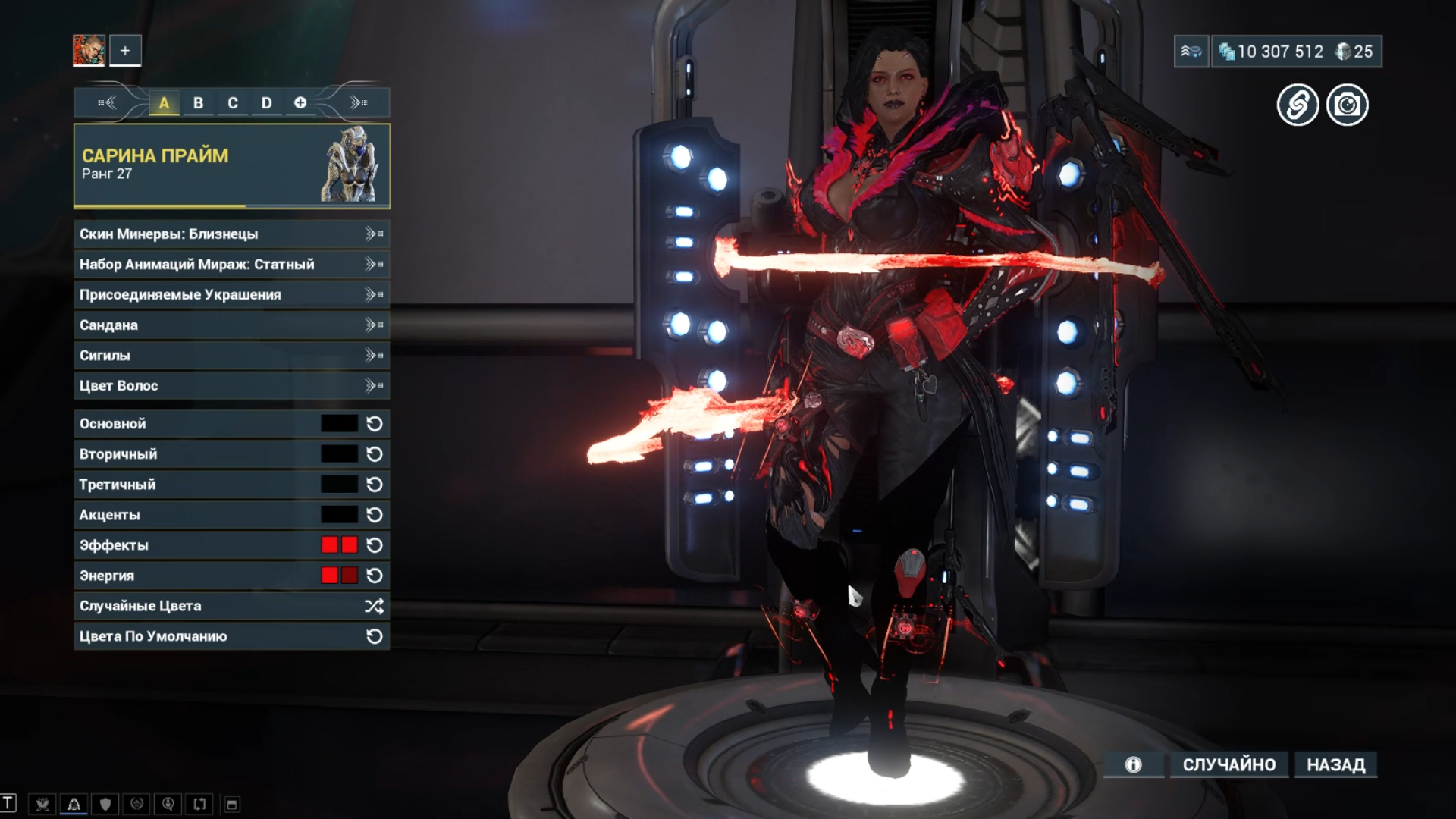The height and width of the screenshot is (819, 1456).
Task: Open Набор Анимаций Мираж: Статный menu
Action: click(x=231, y=265)
